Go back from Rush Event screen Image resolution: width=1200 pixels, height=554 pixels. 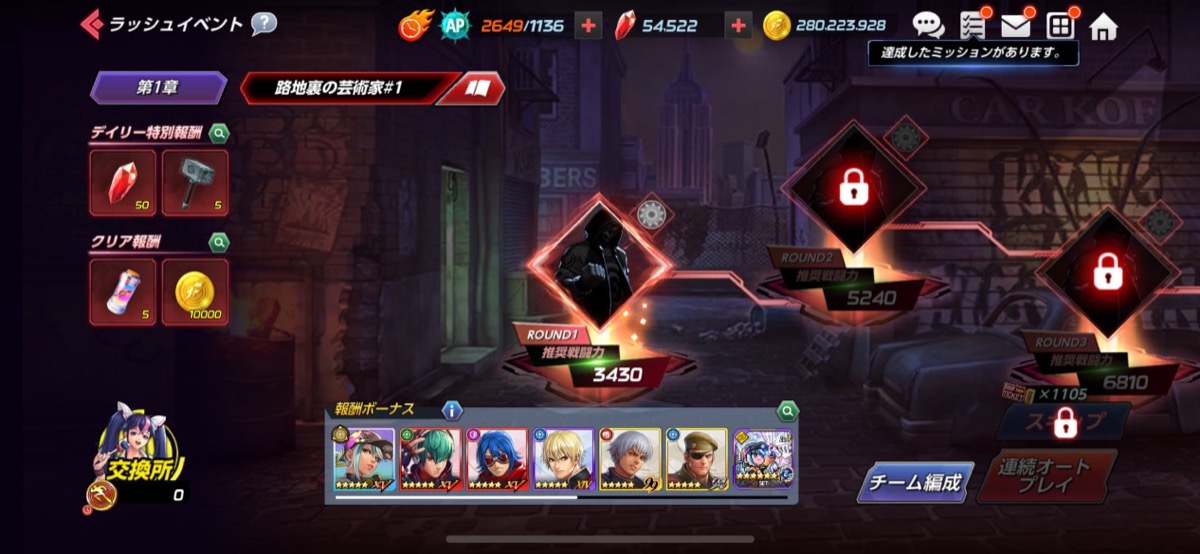pos(92,23)
